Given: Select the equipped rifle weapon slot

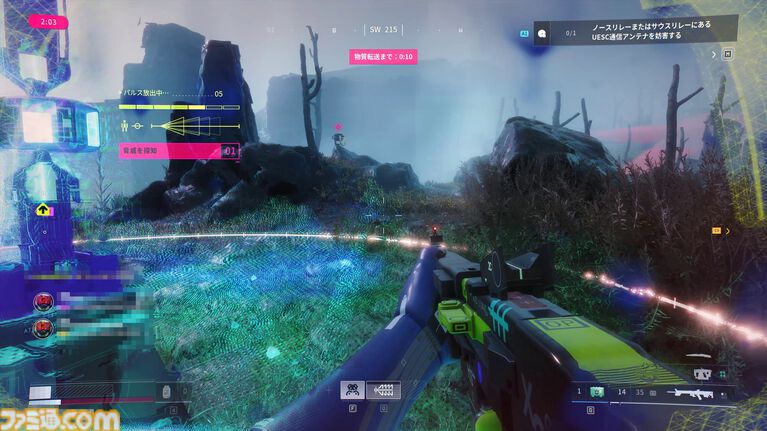Looking at the screenshot, I should (691, 394).
